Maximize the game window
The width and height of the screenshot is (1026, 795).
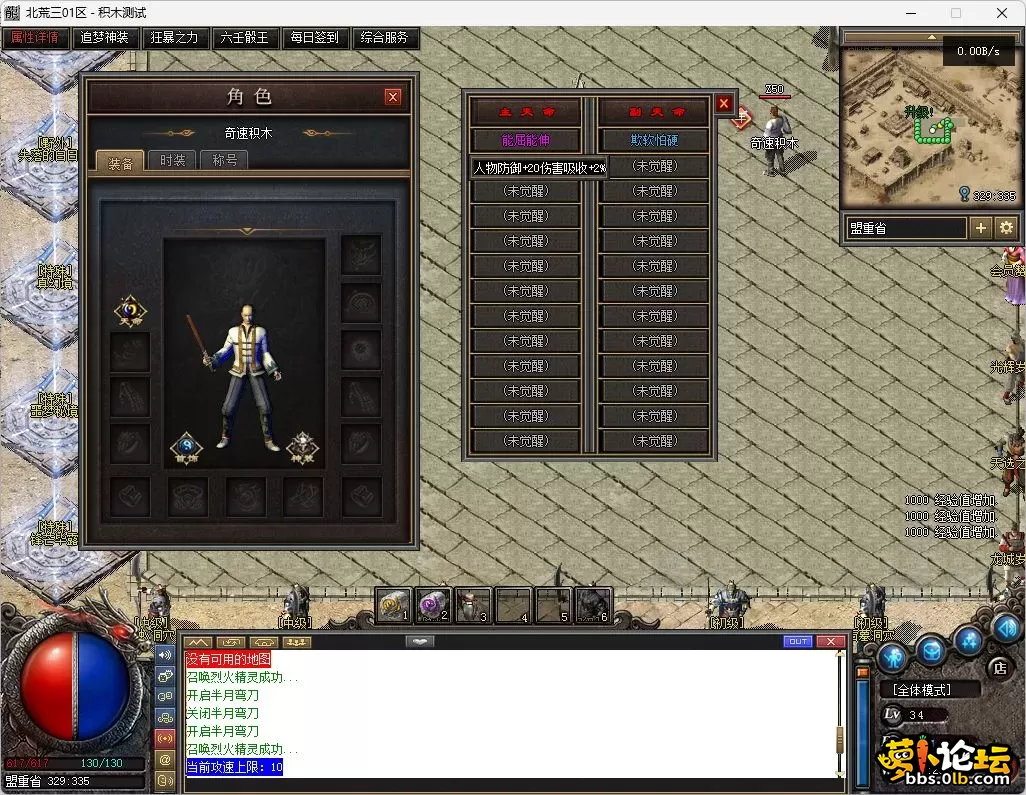click(x=955, y=13)
